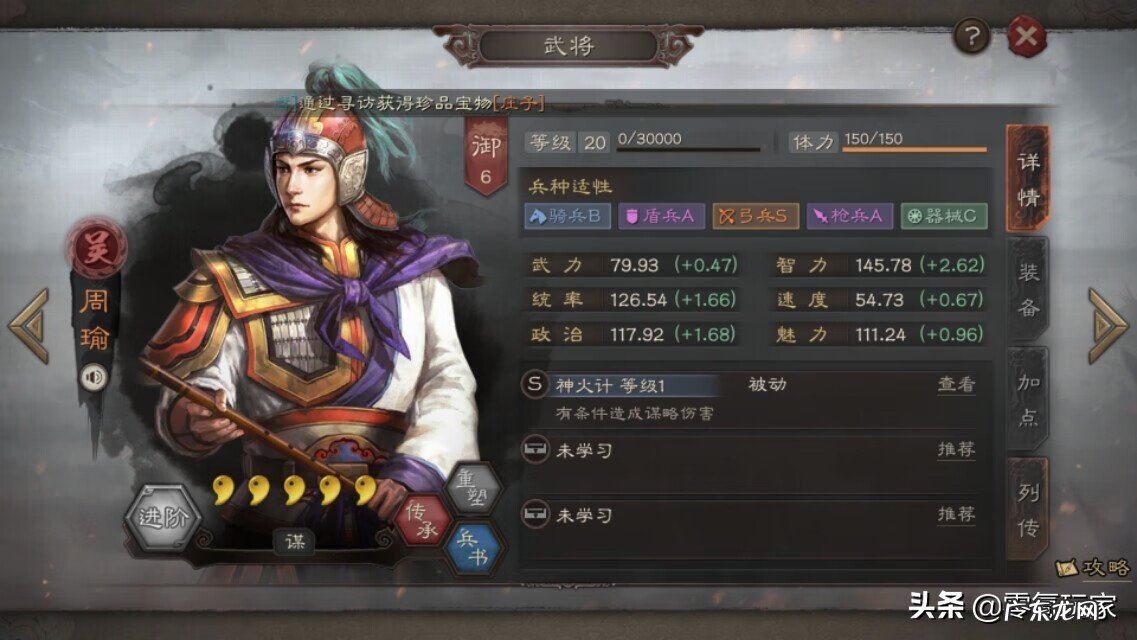Open the 列传 biography tab
The width and height of the screenshot is (1137, 640).
[x=1028, y=509]
